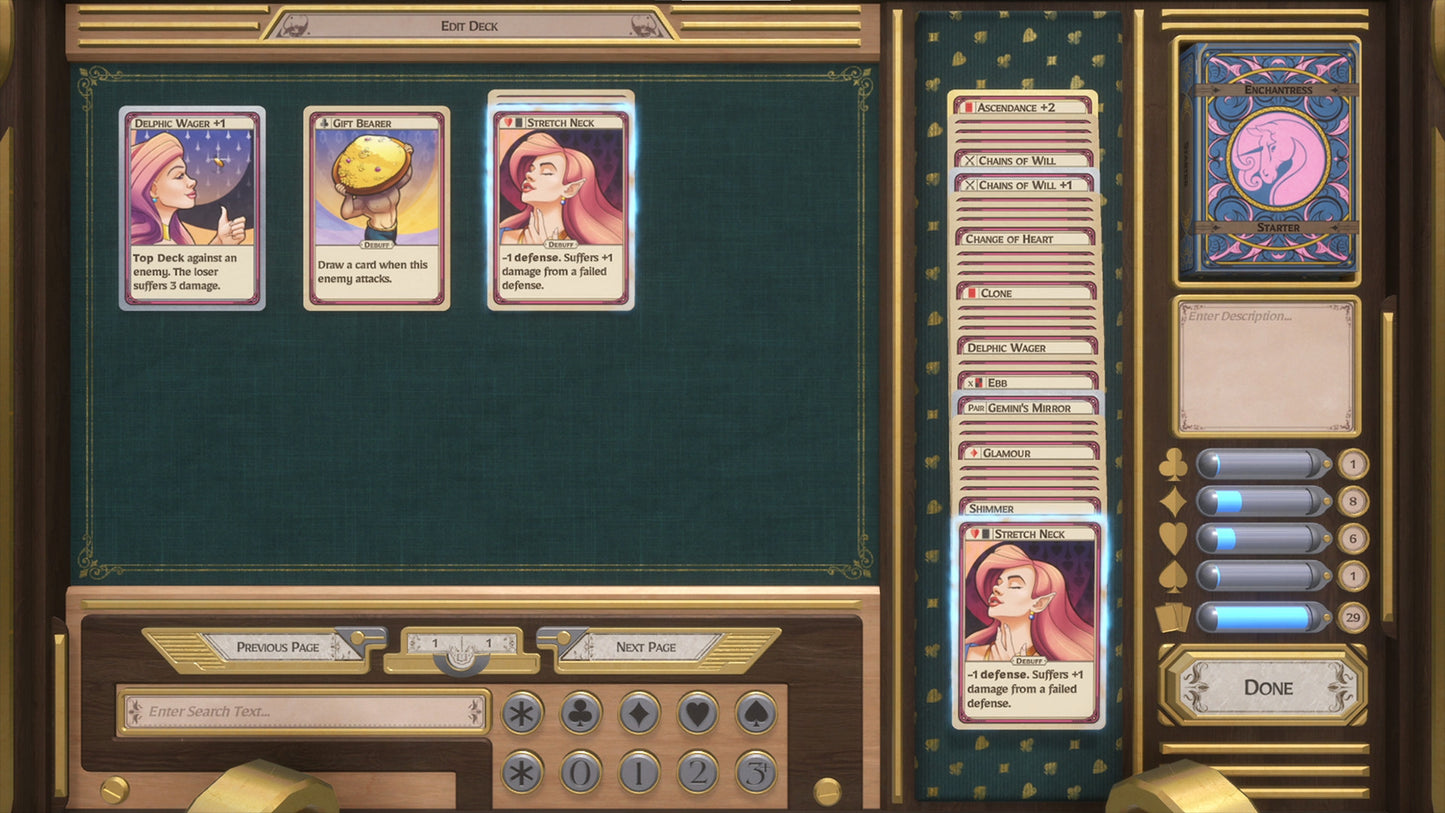Screen dimensions: 1445x813
Task: Select Gemini's Mirror in the deck list
Action: [x=1028, y=408]
